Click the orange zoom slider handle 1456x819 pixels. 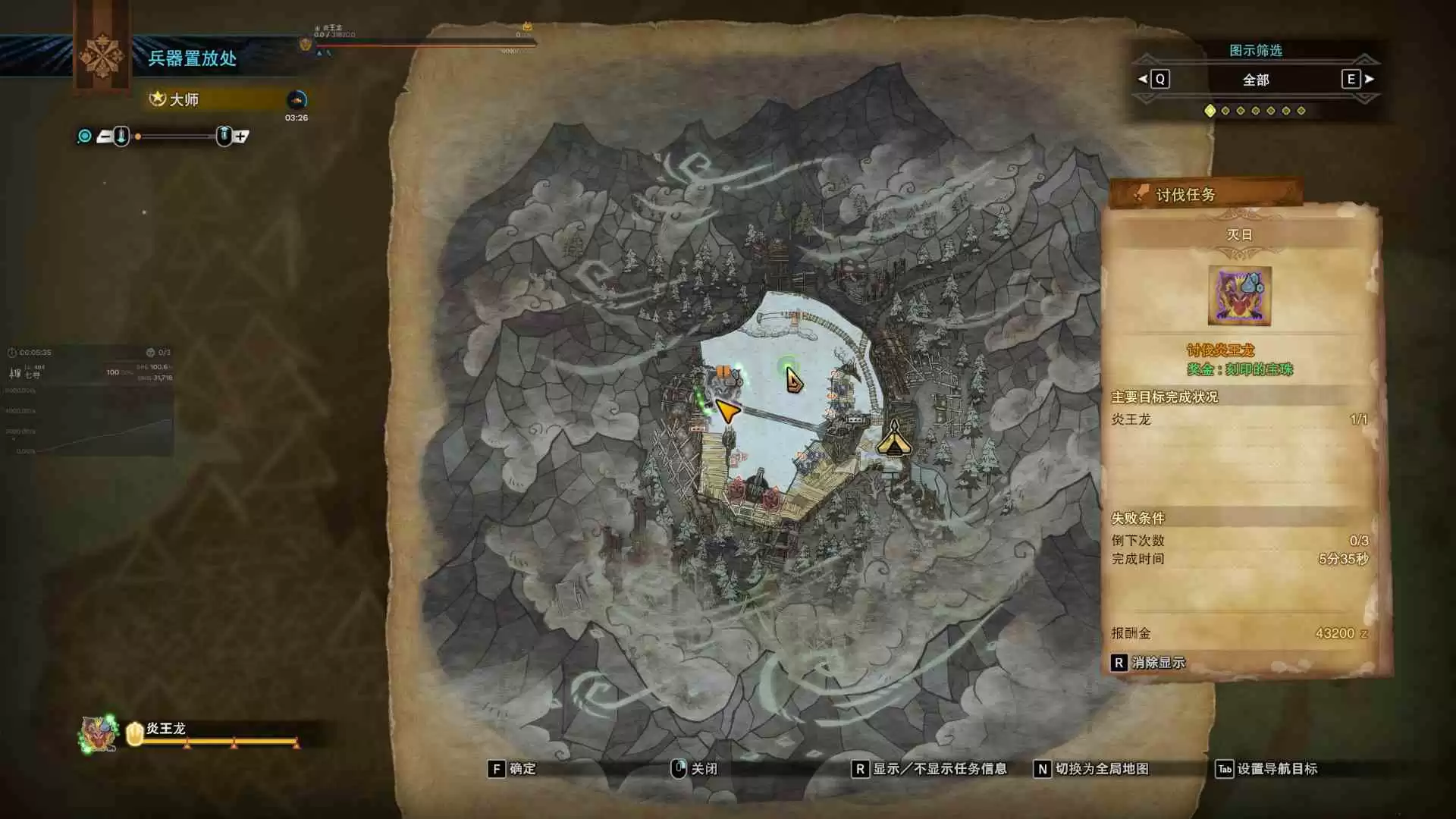coord(138,136)
